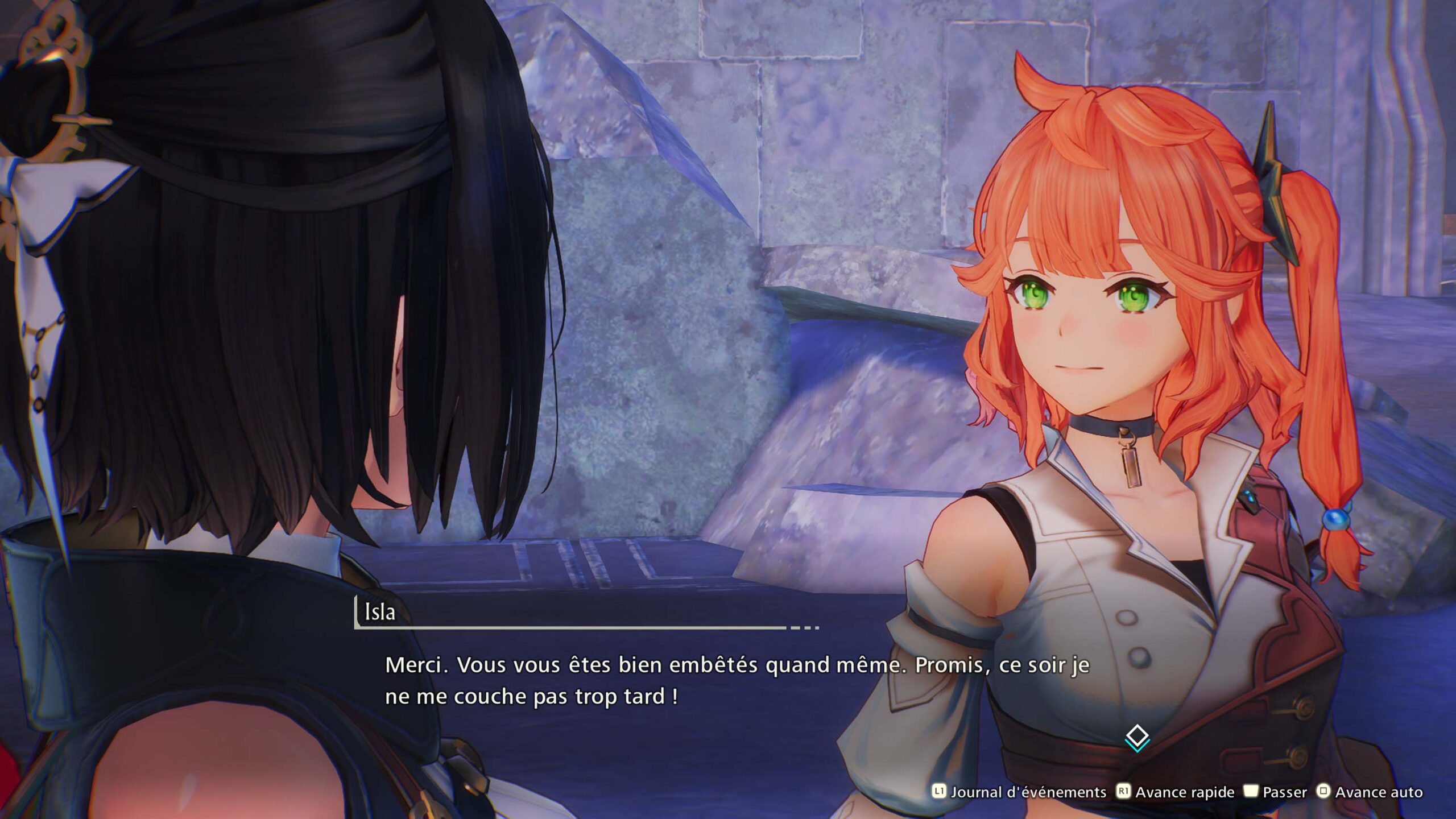Toggle the Avance auto option
This screenshot has height=819, width=1456.
[1371, 792]
